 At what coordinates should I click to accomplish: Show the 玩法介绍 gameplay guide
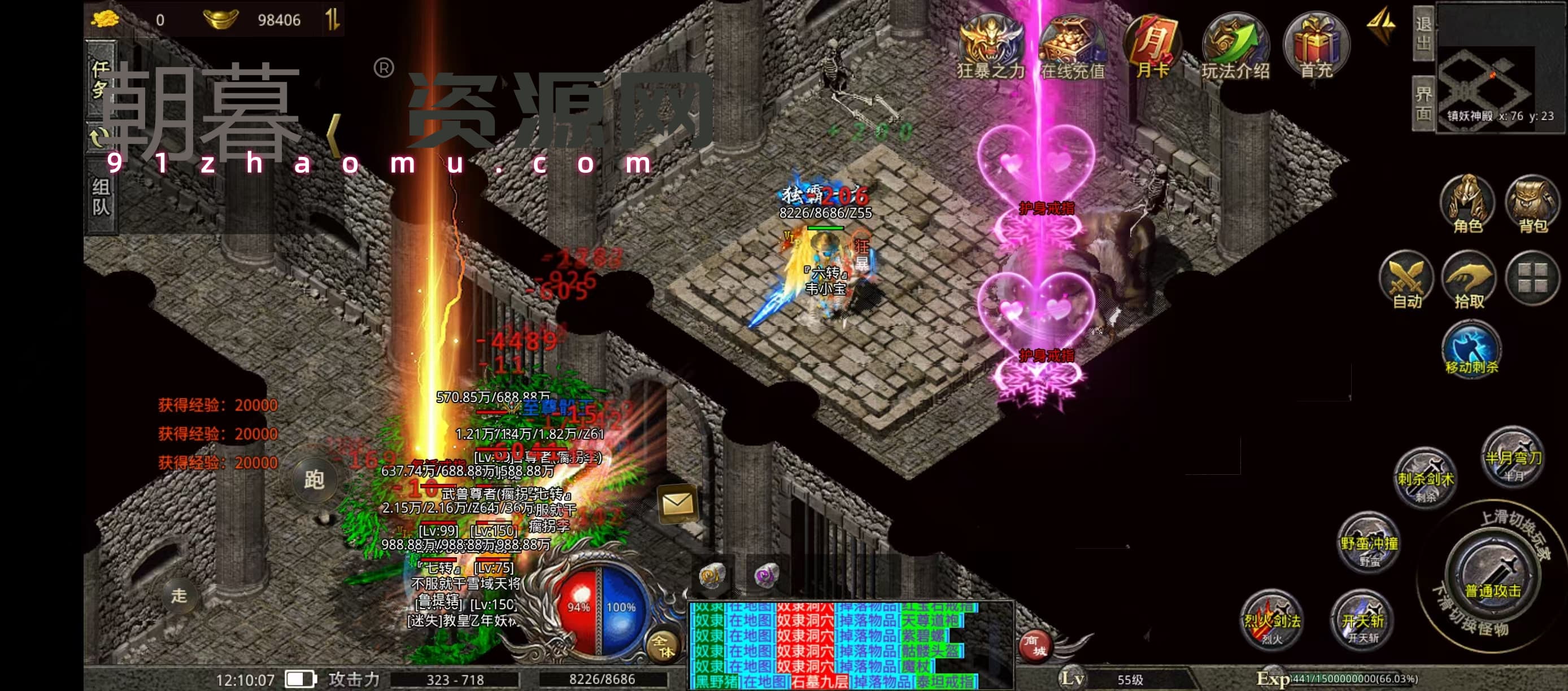[1235, 47]
